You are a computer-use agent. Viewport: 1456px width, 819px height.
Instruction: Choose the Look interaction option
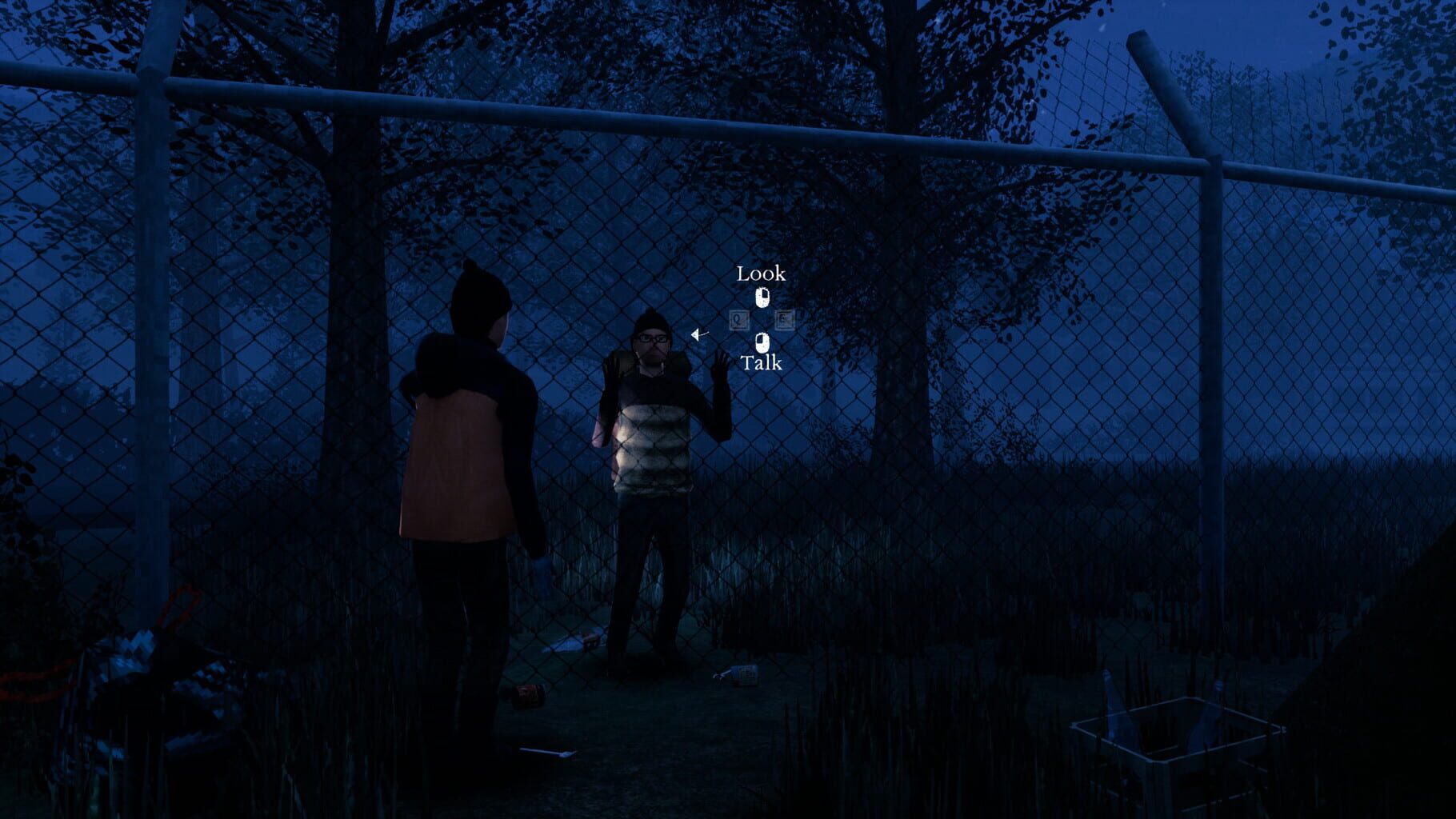[762, 275]
